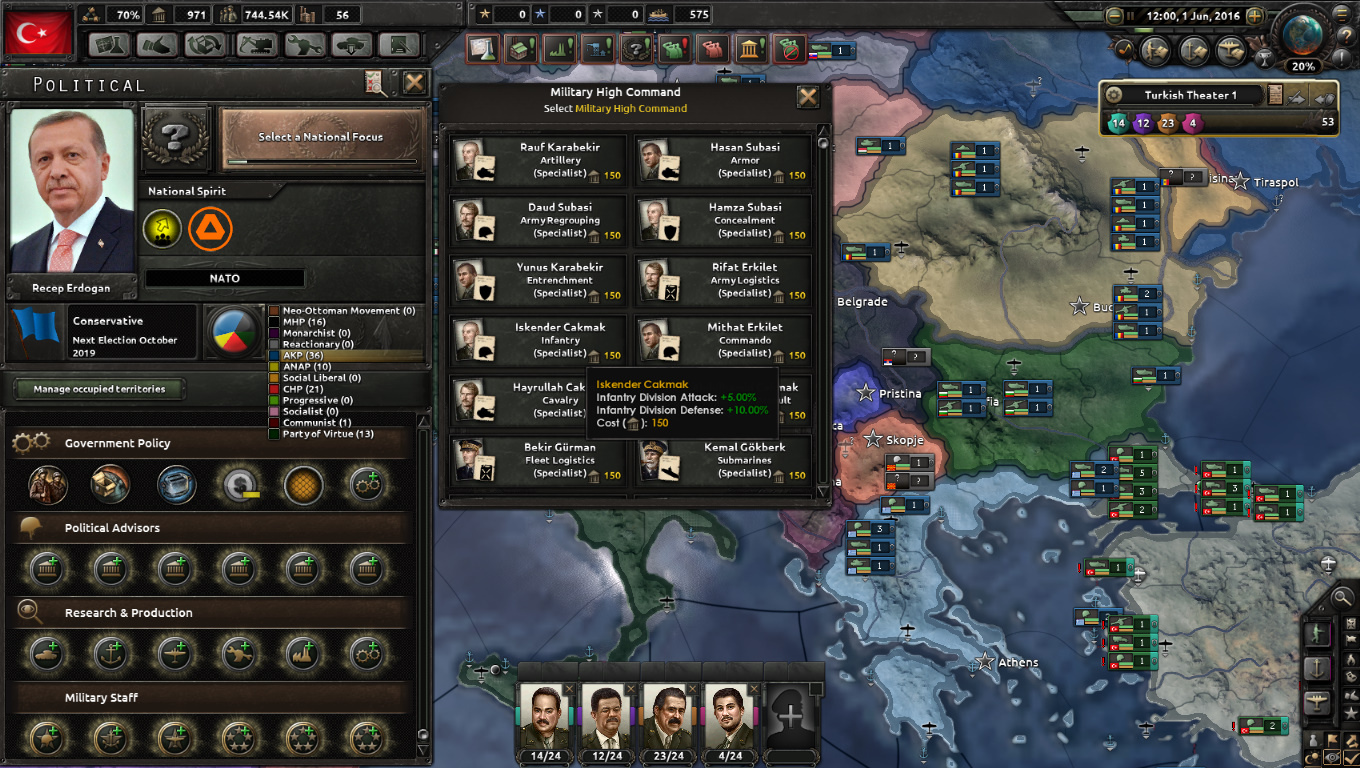Open naval units with the anchor icon
The image size is (1360, 768).
pyautogui.click(x=1318, y=666)
